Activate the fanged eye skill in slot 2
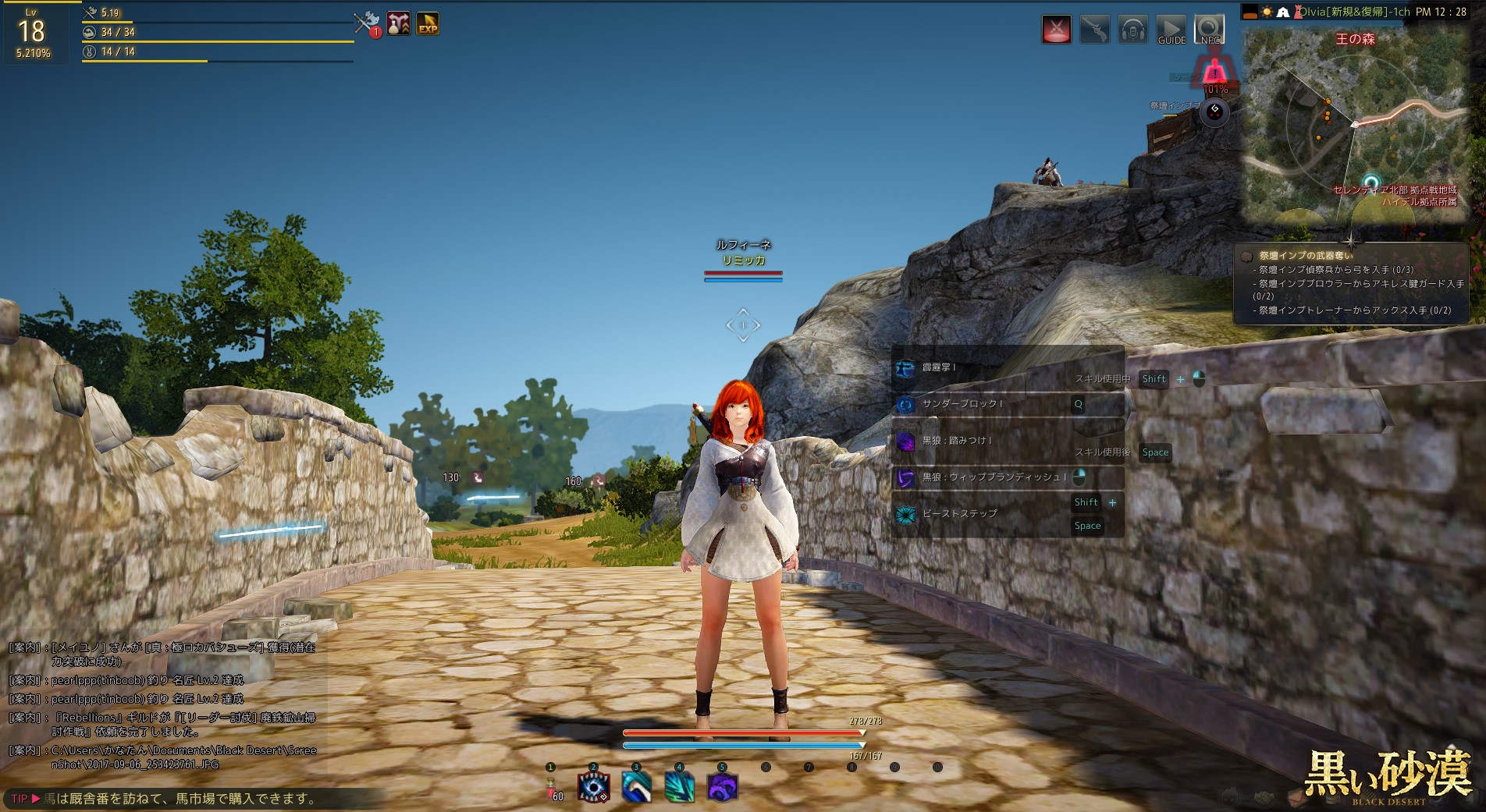The height and width of the screenshot is (812, 1486). coord(594,786)
